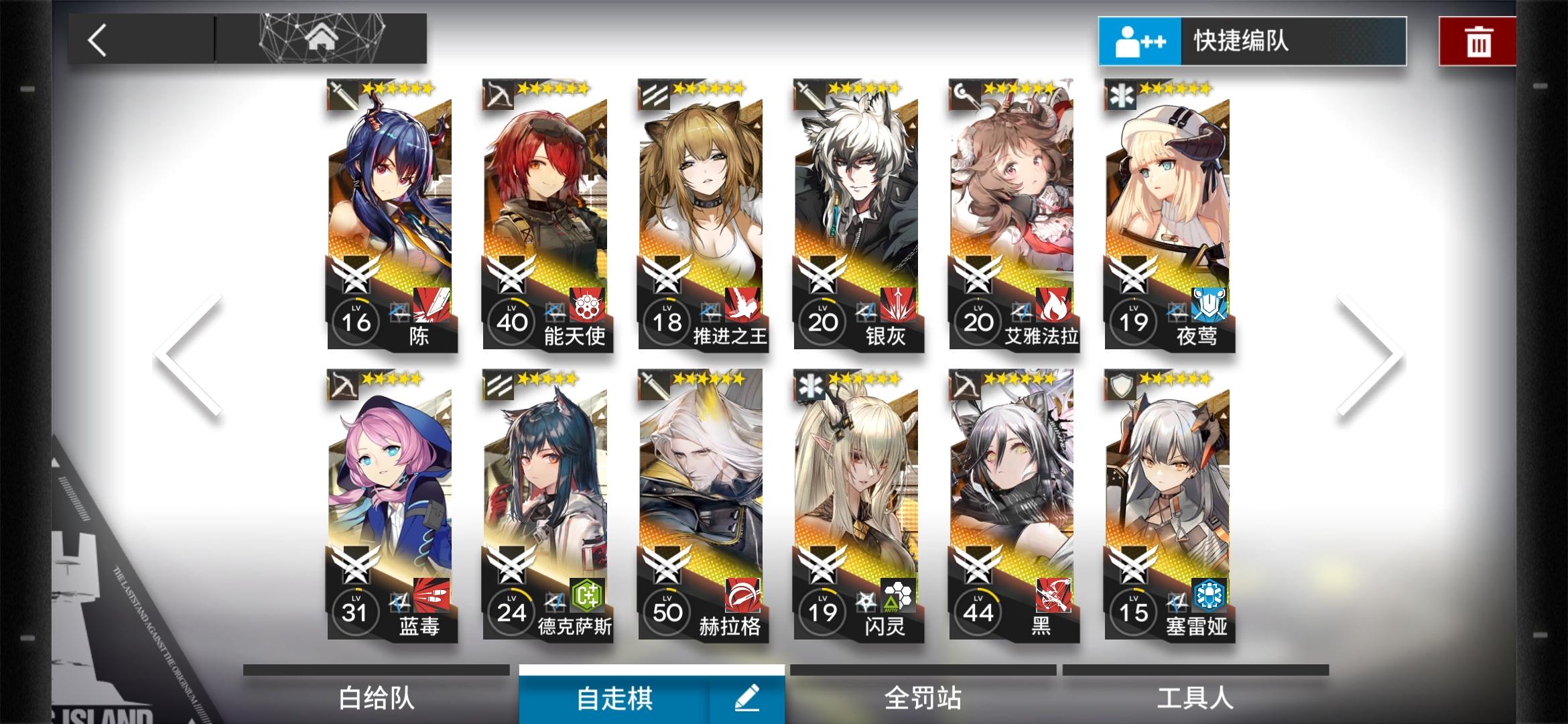1568x724 pixels.
Task: Pick the 推进之王 operator card
Action: pyautogui.click(x=702, y=215)
